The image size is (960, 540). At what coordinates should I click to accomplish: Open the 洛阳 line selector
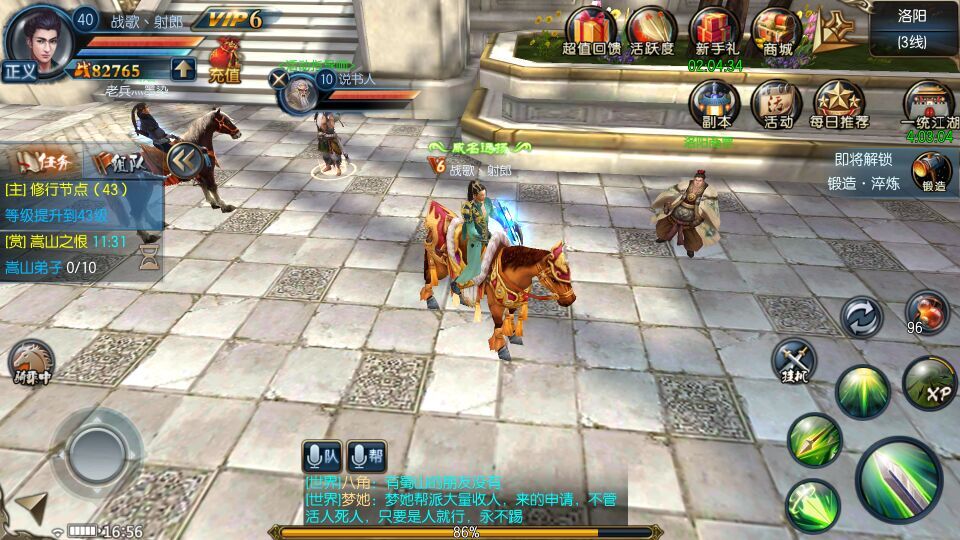tap(911, 28)
